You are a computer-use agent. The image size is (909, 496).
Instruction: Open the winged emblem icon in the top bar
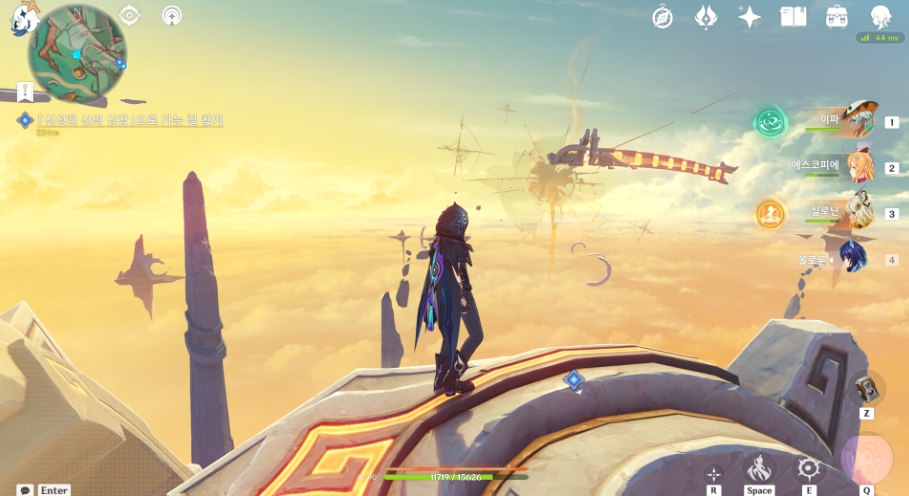(706, 16)
